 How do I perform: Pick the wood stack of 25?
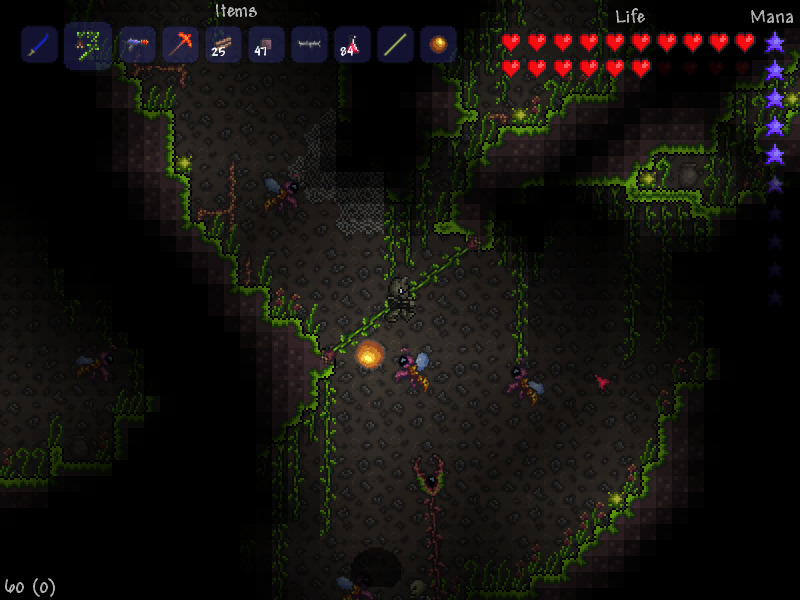point(223,45)
